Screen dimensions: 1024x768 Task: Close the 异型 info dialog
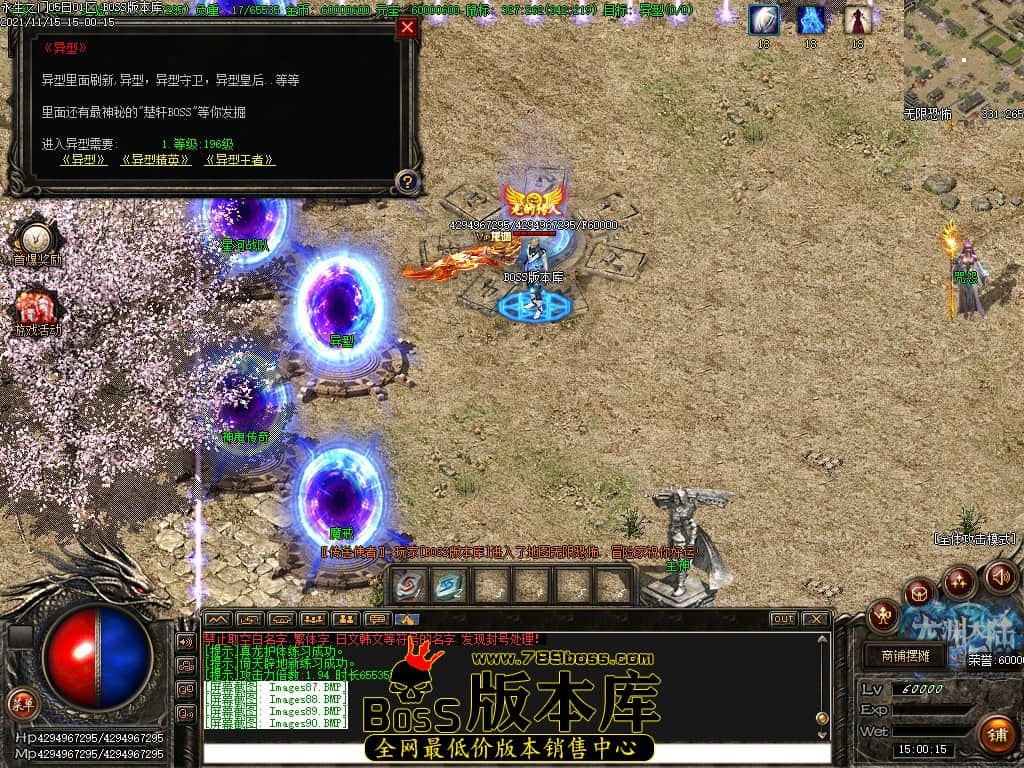click(x=407, y=28)
